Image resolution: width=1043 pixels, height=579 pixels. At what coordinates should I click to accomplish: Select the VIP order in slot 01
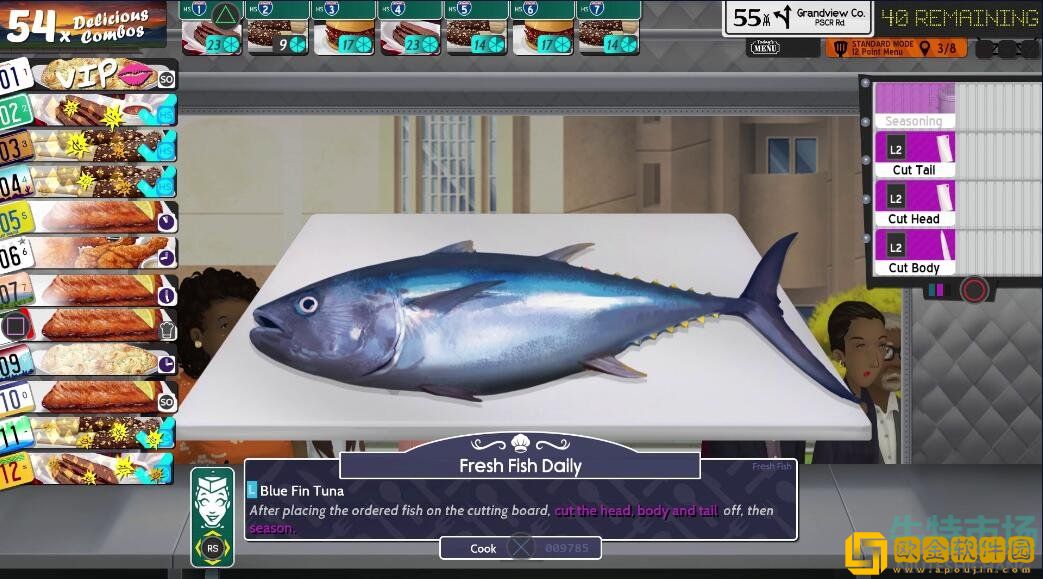[90, 75]
